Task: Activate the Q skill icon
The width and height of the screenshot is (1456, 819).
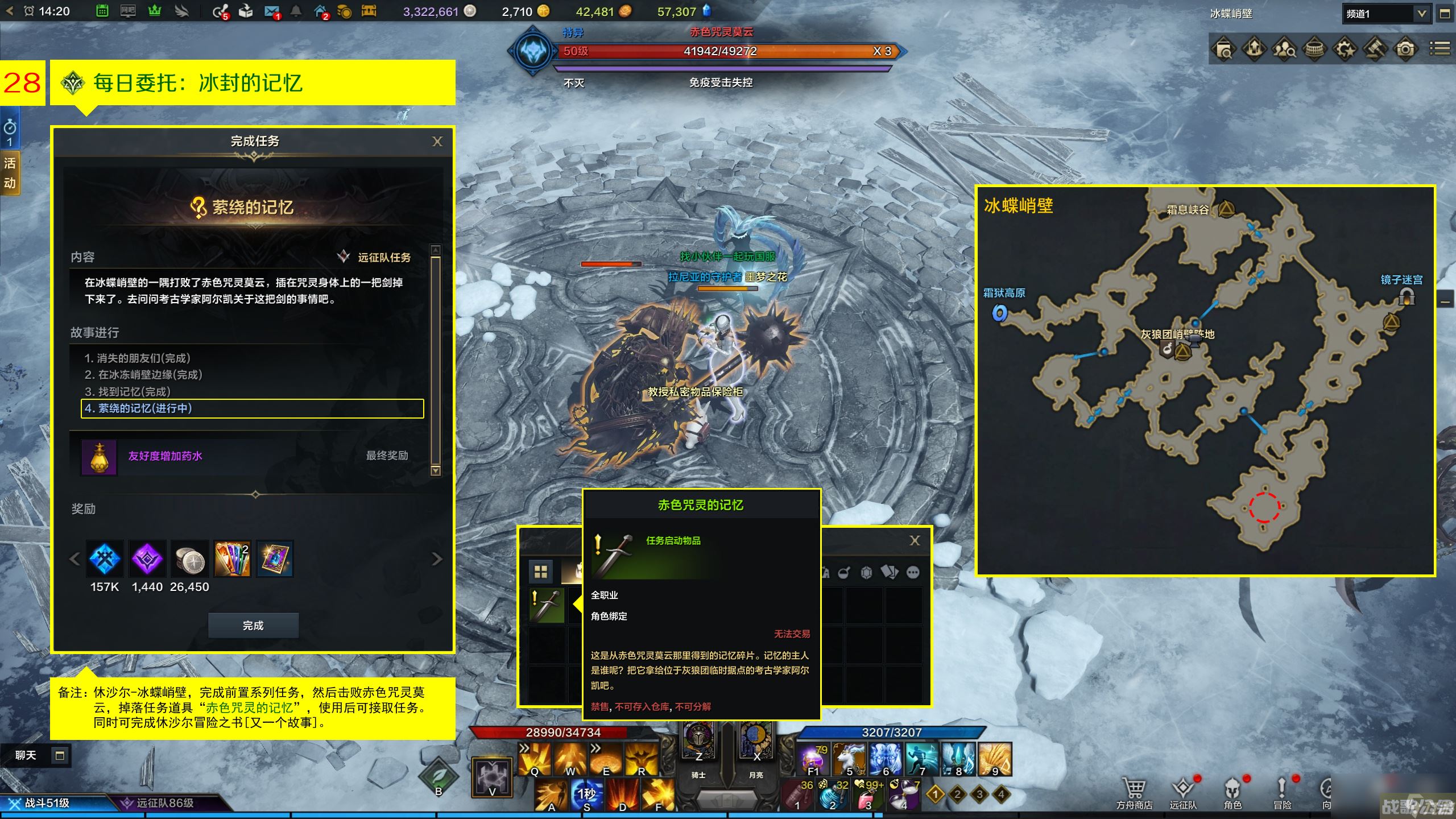Action: pos(535,759)
